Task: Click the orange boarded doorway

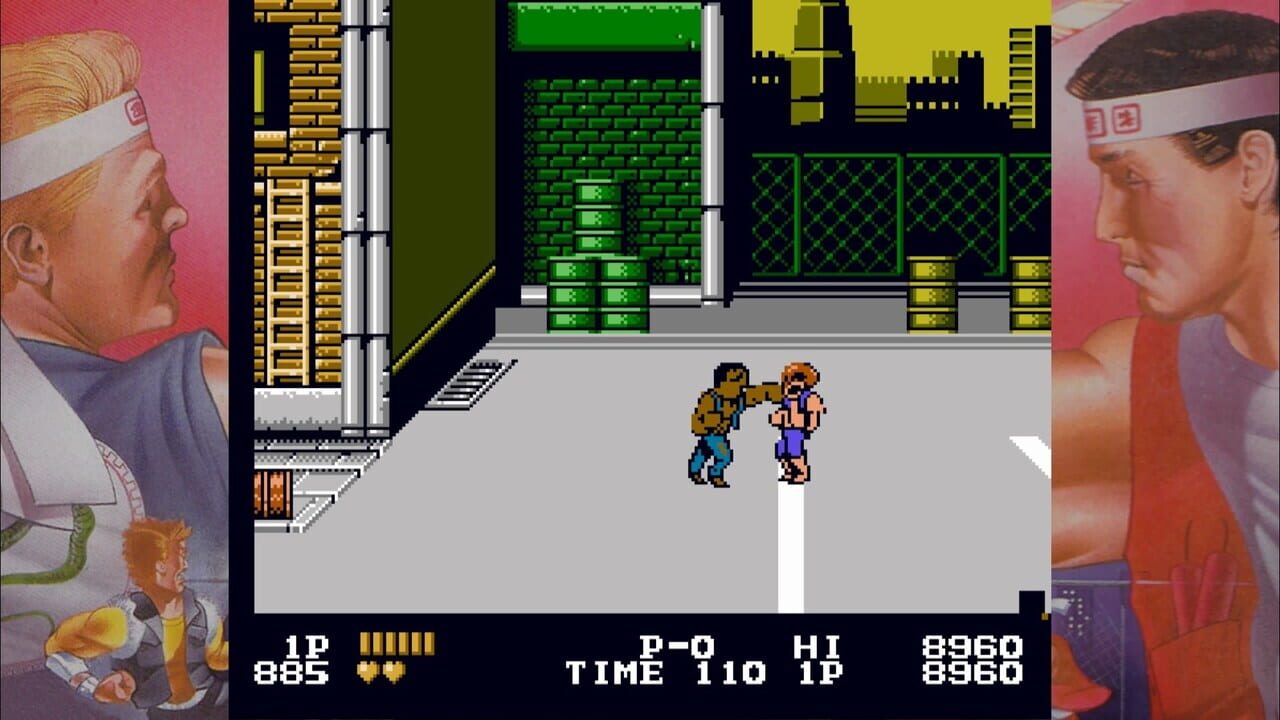Action: [x=272, y=495]
